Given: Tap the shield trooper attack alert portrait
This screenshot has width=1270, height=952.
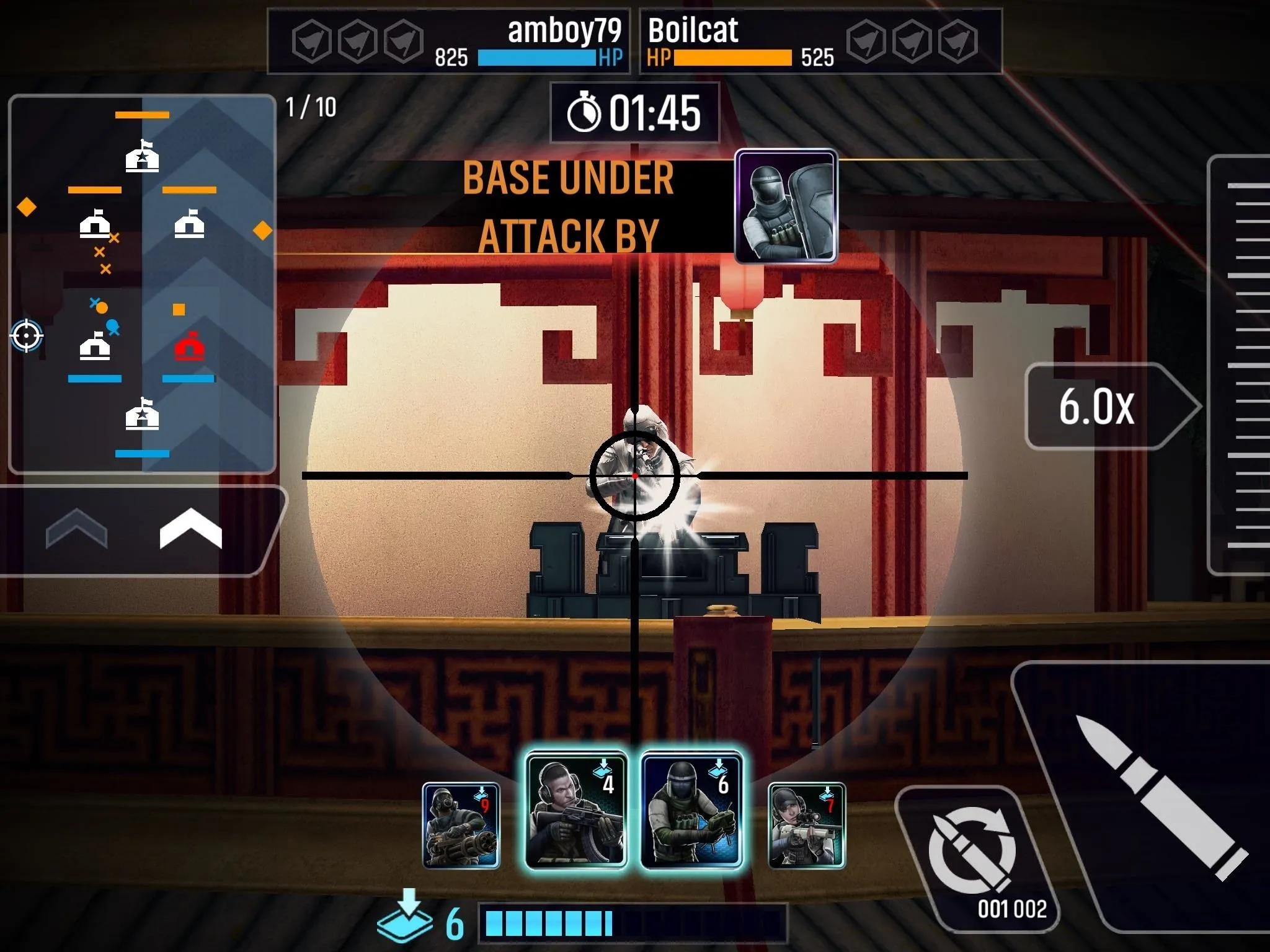Looking at the screenshot, I should coord(786,206).
